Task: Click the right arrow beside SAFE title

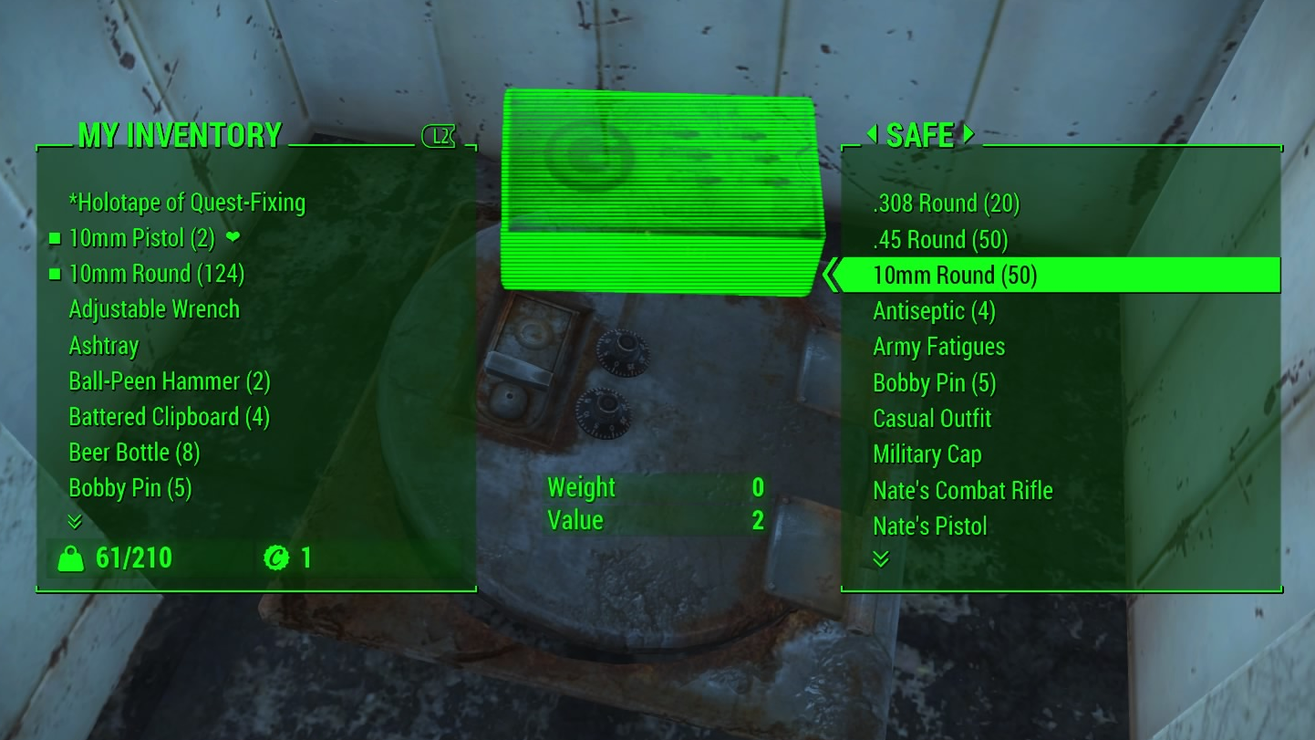Action: [x=968, y=133]
